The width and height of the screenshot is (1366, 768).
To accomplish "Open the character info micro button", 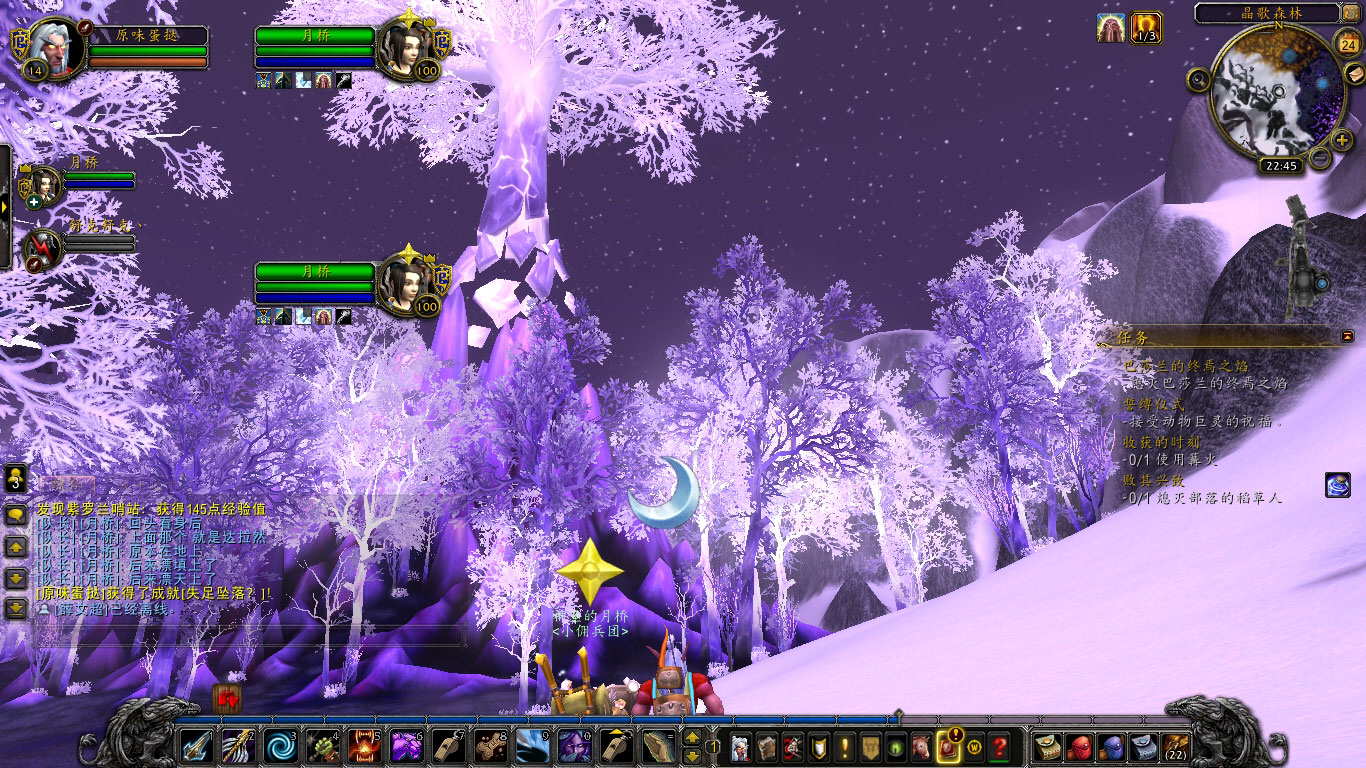I will tap(741, 746).
